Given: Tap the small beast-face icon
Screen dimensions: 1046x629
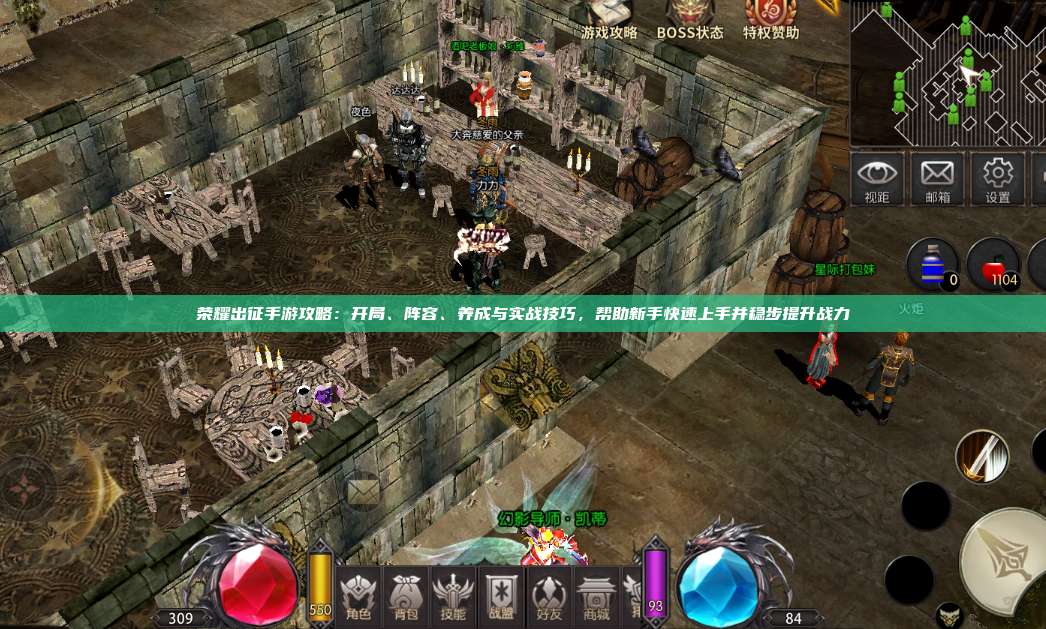Looking at the screenshot, I should coord(950,614).
